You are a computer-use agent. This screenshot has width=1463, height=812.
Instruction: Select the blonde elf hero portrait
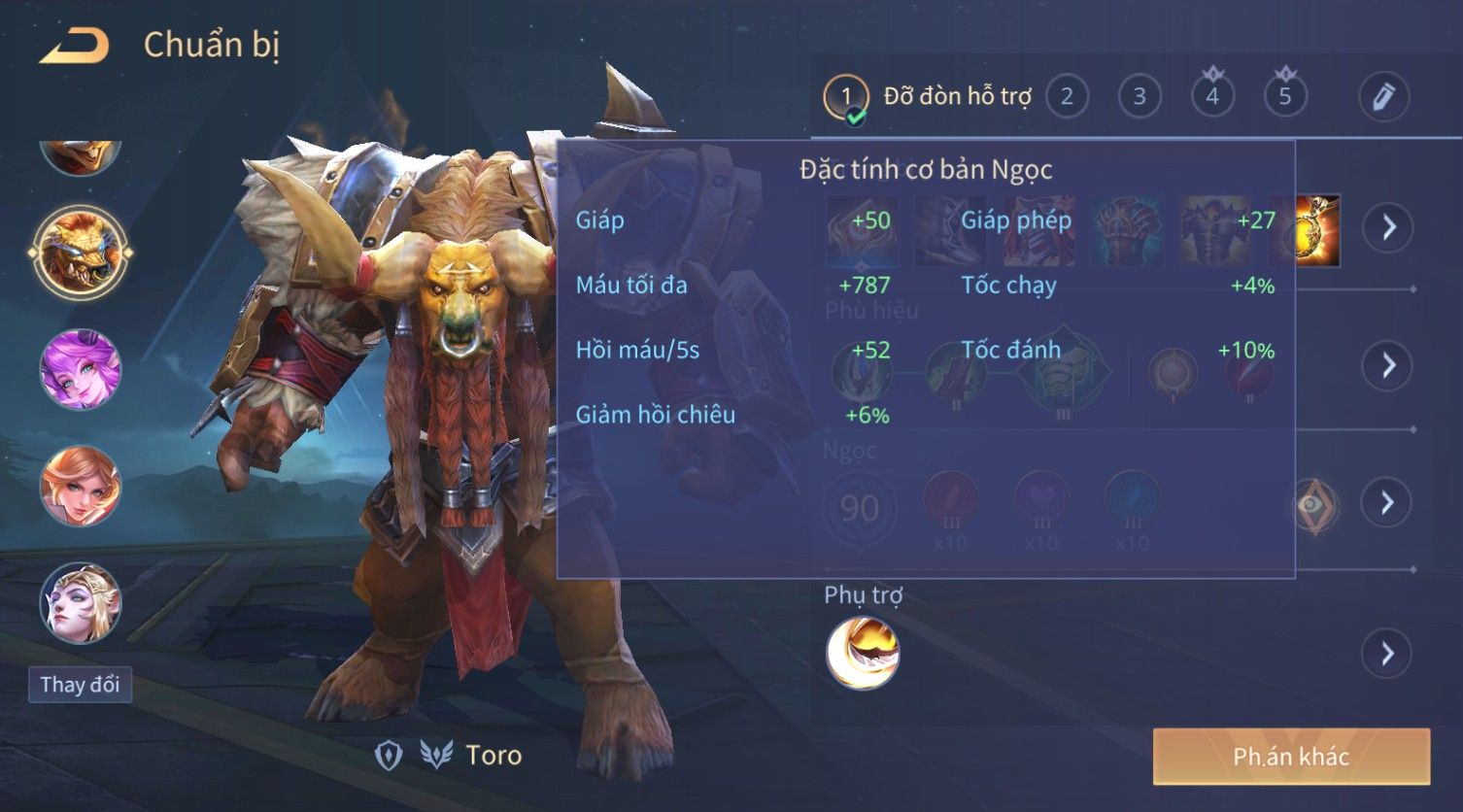tap(81, 602)
